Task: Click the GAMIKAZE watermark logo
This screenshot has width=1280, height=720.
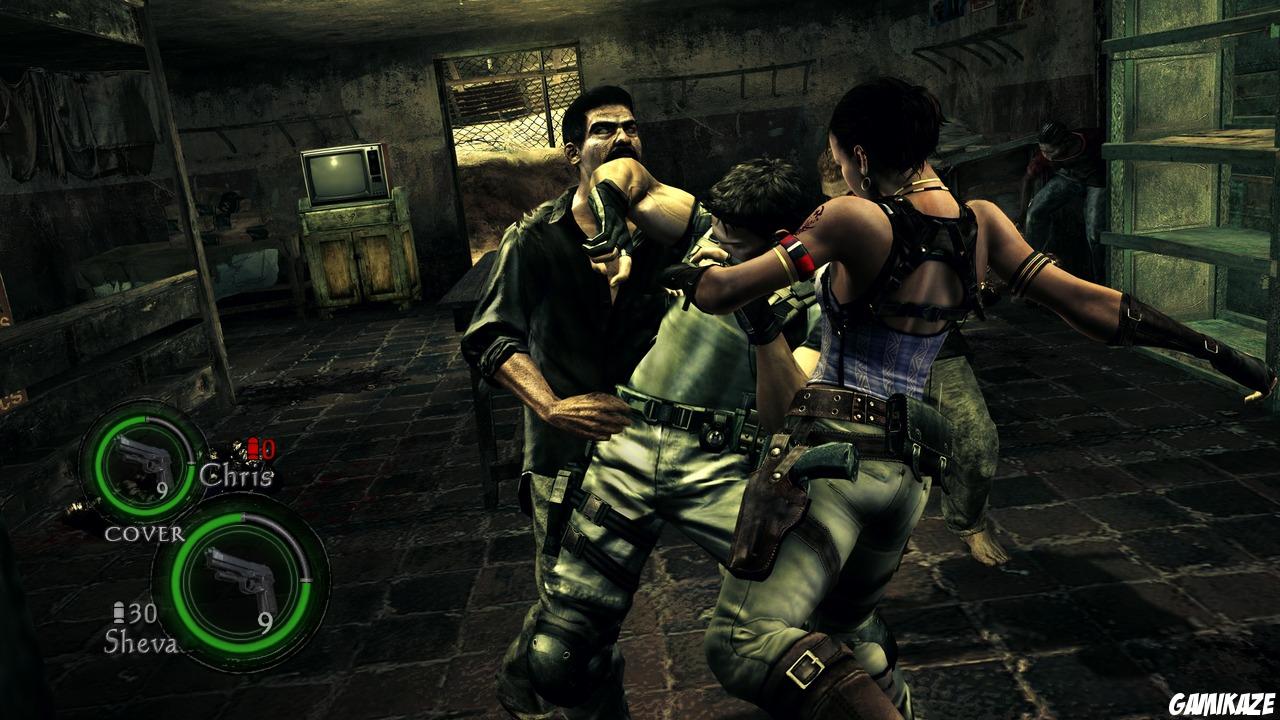Action: tap(1222, 705)
